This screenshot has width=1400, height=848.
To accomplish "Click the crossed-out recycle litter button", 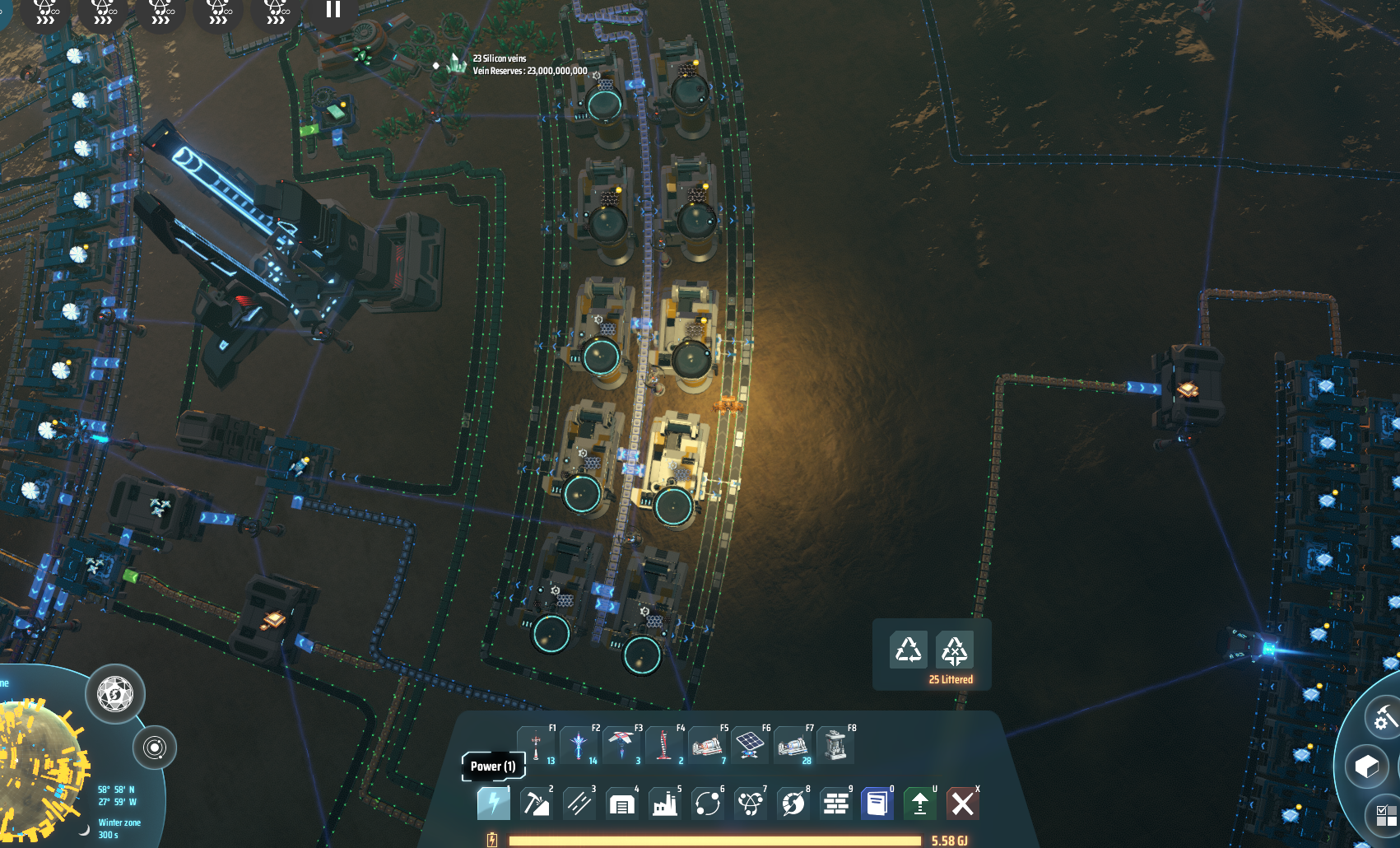I will (955, 650).
